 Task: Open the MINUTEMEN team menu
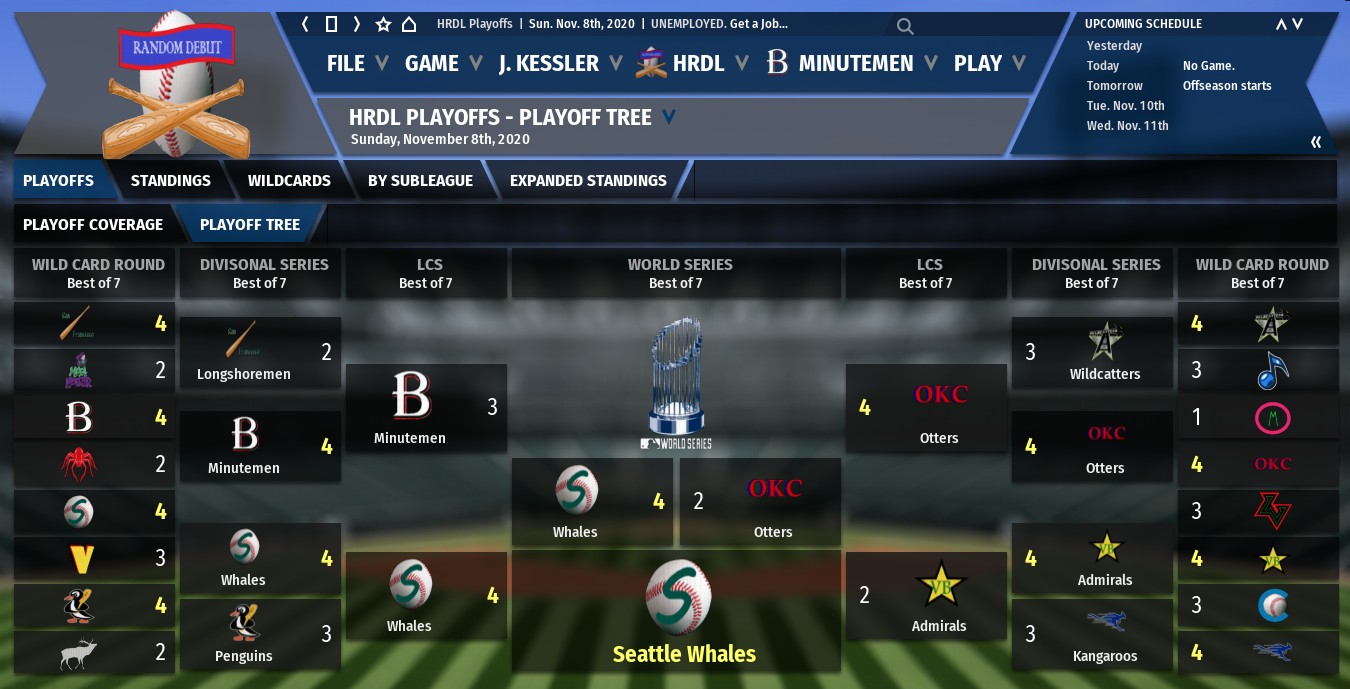(856, 63)
